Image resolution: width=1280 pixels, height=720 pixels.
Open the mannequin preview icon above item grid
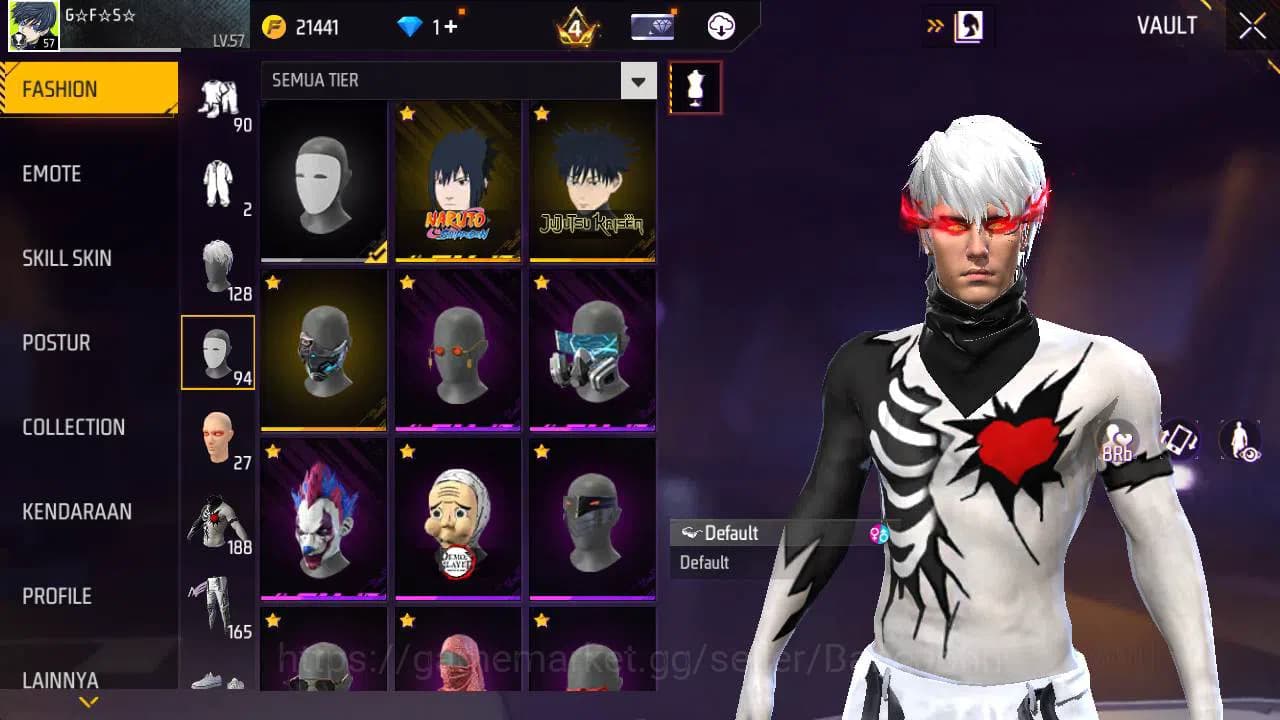click(695, 87)
